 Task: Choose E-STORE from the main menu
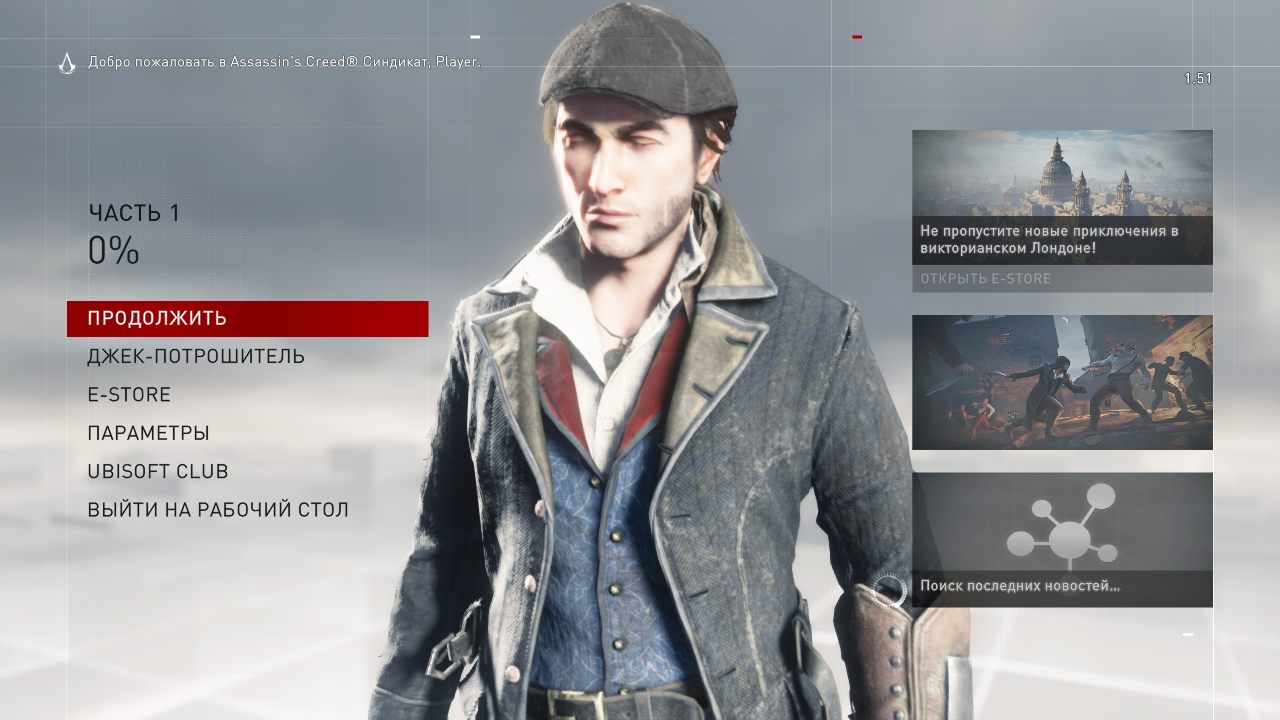click(x=129, y=395)
